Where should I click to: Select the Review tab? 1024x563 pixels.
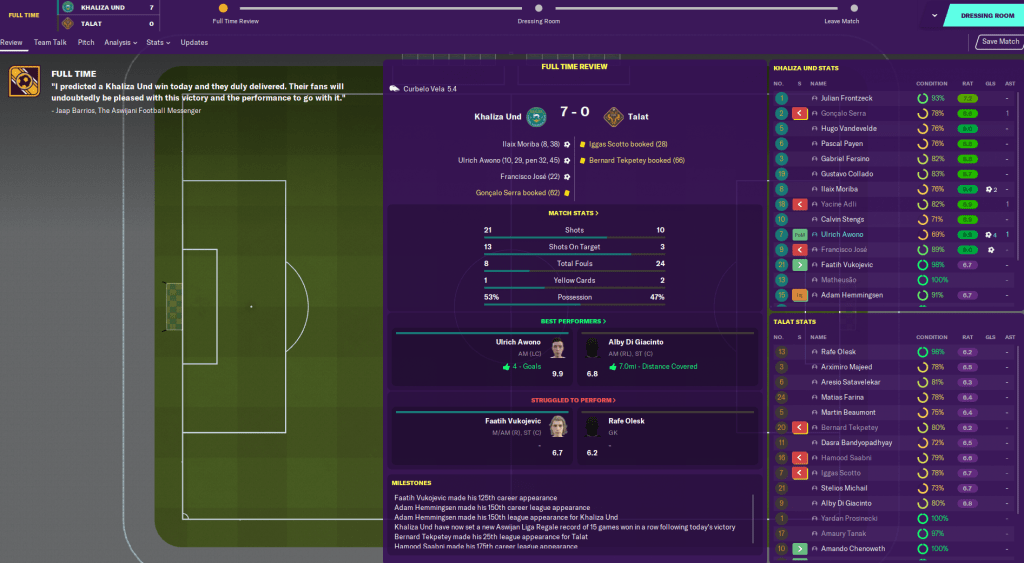pos(11,43)
